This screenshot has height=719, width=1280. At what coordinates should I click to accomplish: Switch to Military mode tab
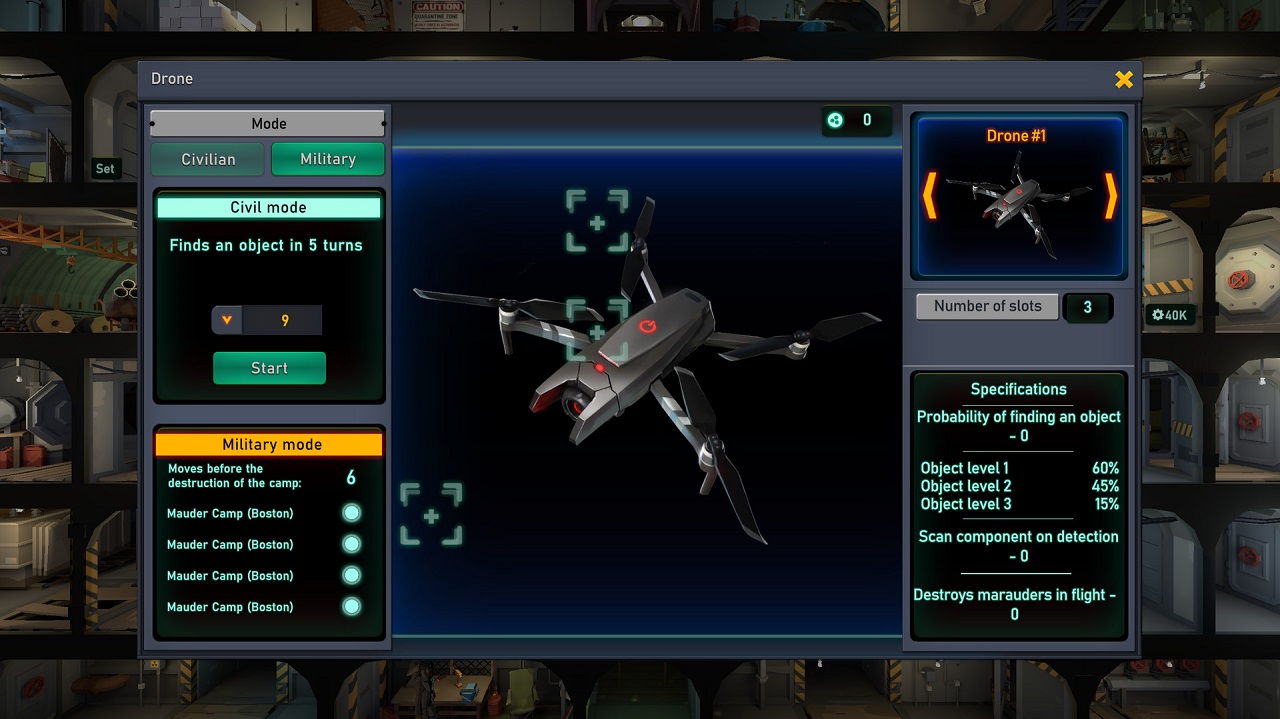coord(328,159)
